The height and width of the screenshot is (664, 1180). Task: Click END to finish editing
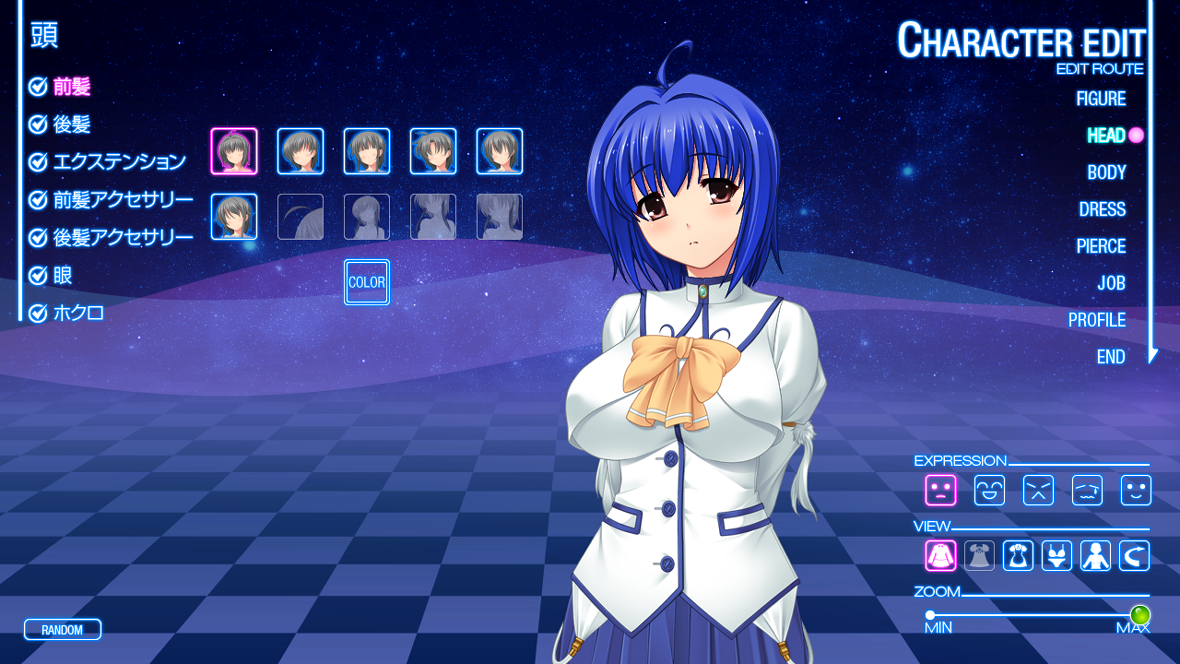1110,357
